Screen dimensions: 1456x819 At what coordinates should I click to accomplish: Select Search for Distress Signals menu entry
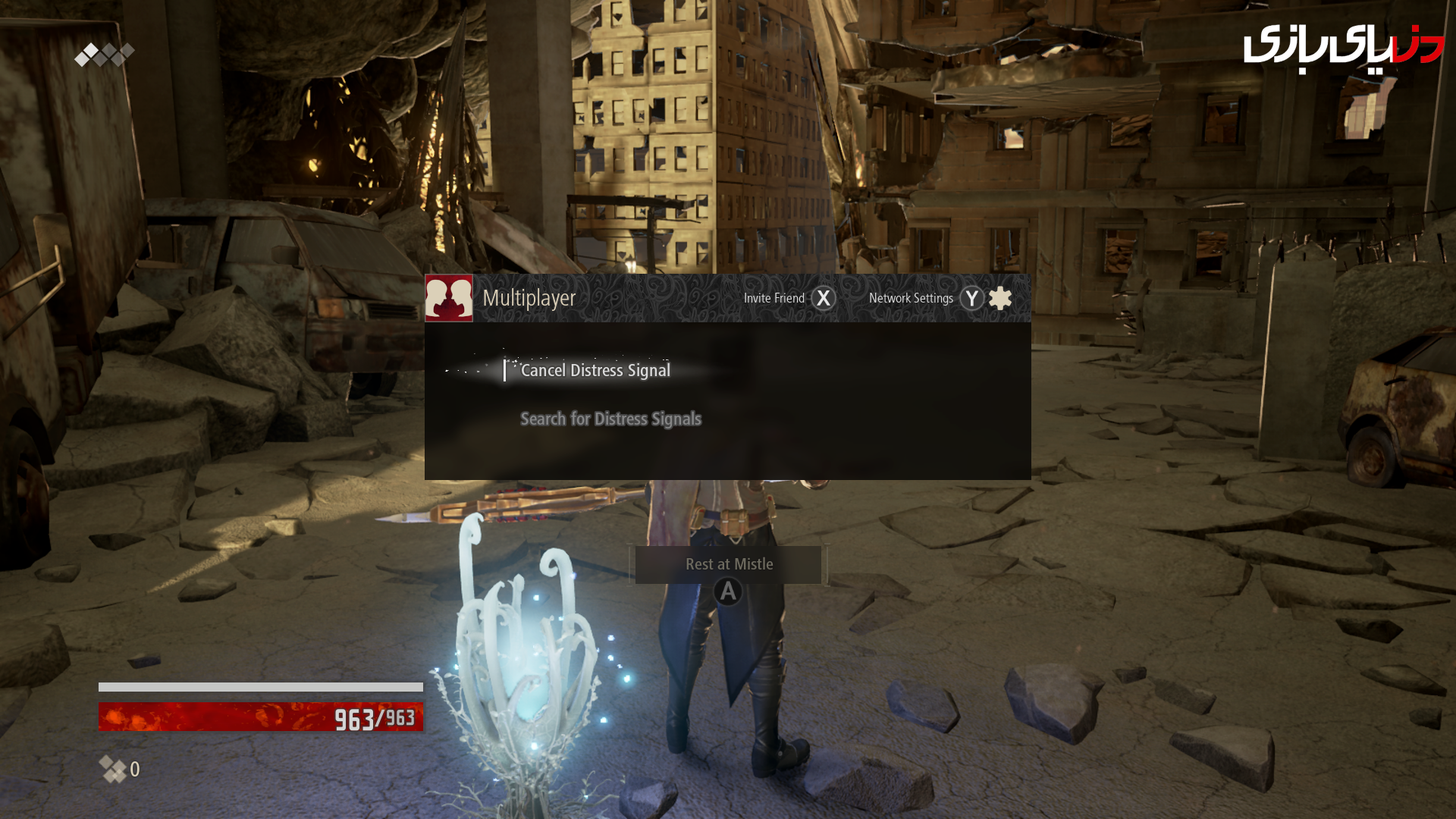coord(610,419)
